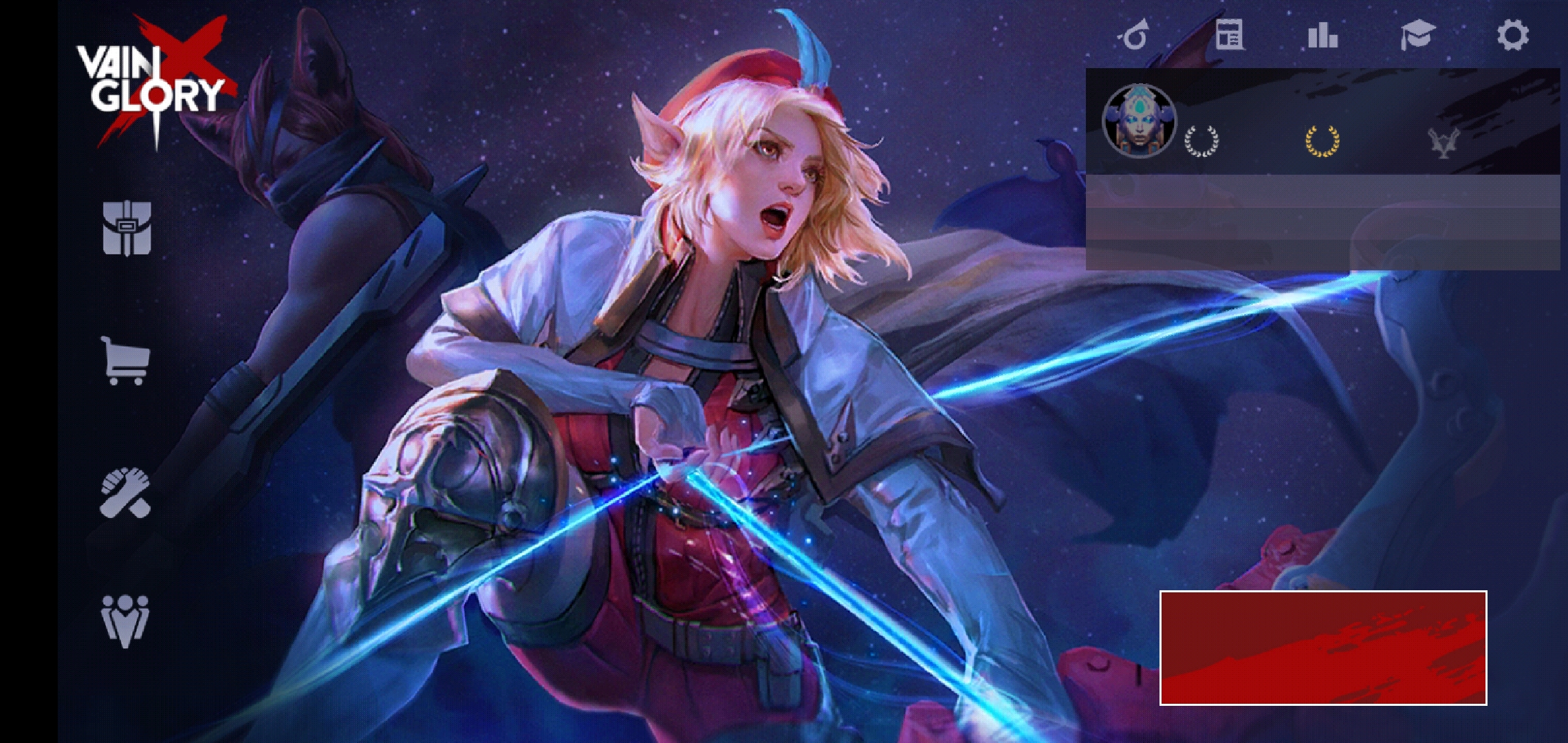Select the lower stats strip in profile panel
The height and width of the screenshot is (743, 1568).
(1320, 255)
